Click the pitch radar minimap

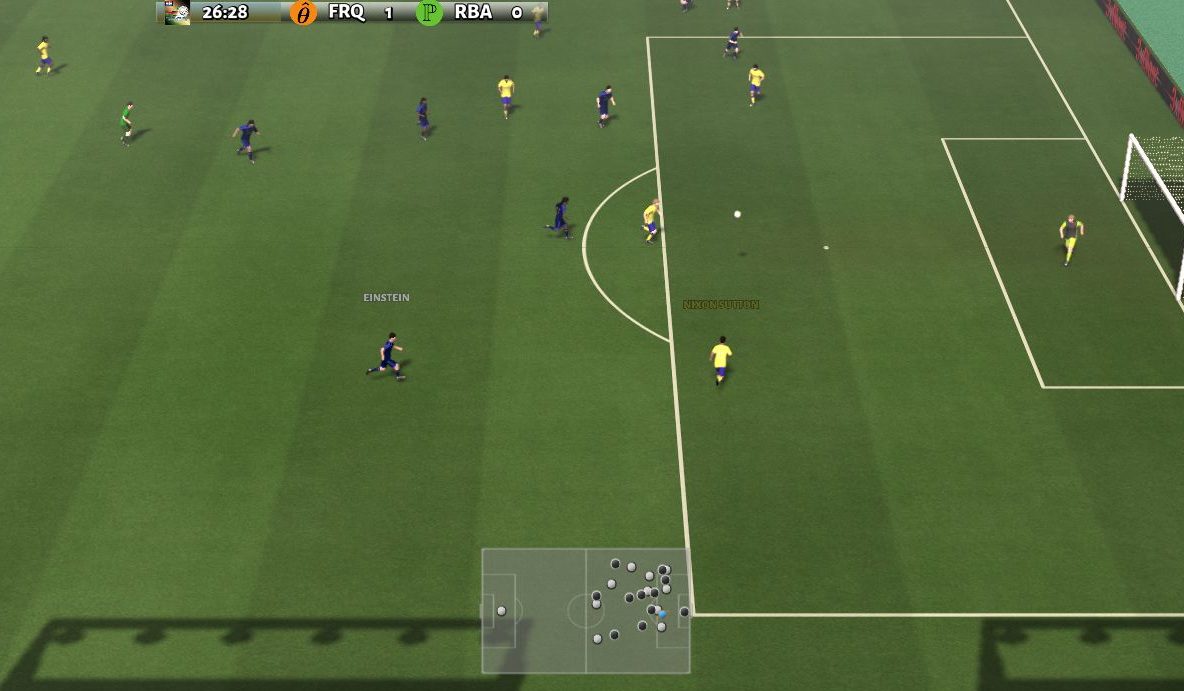[x=585, y=610]
